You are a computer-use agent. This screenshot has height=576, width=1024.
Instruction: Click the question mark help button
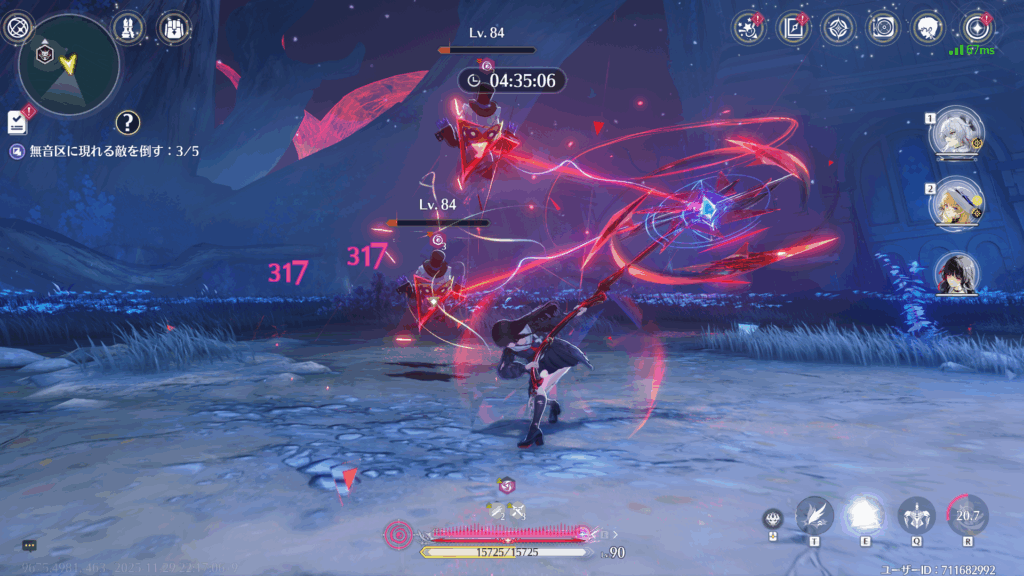pos(127,122)
